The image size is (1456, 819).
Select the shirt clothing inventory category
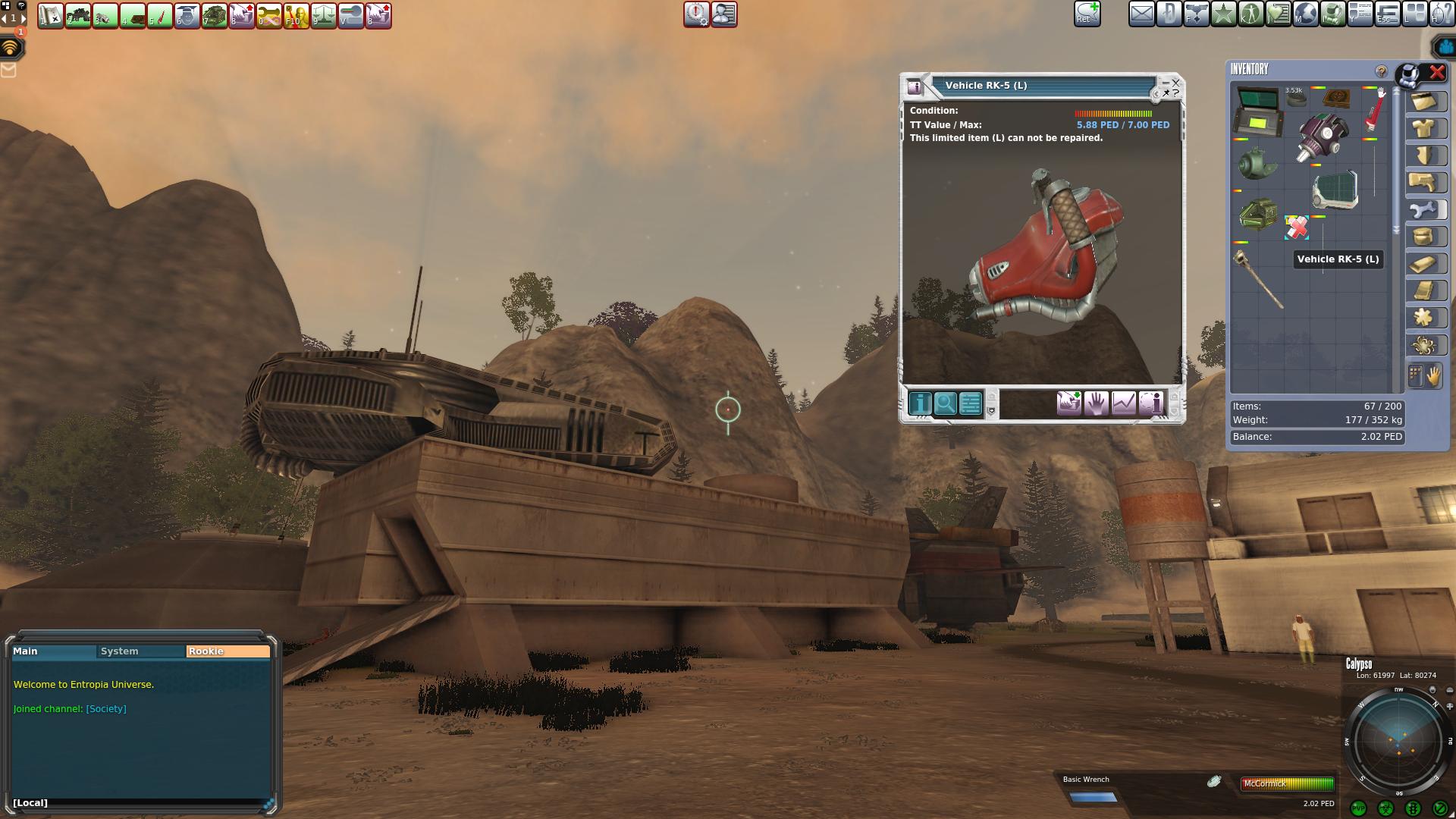point(1424,129)
